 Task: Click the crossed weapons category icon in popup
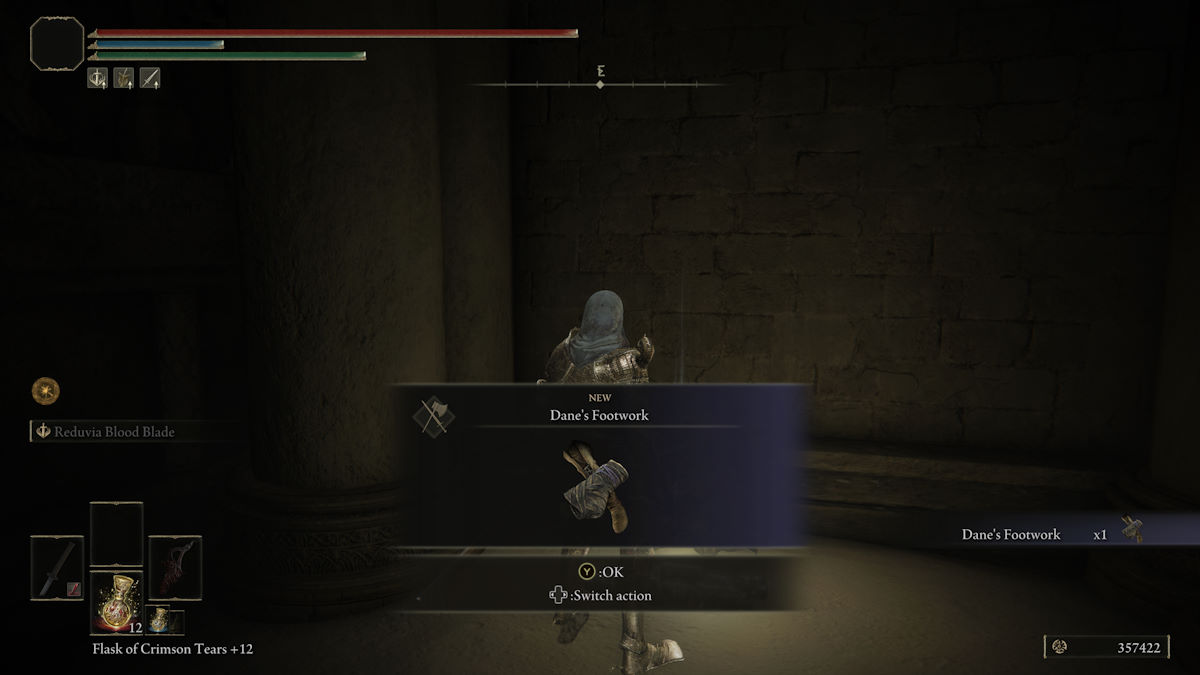[434, 417]
